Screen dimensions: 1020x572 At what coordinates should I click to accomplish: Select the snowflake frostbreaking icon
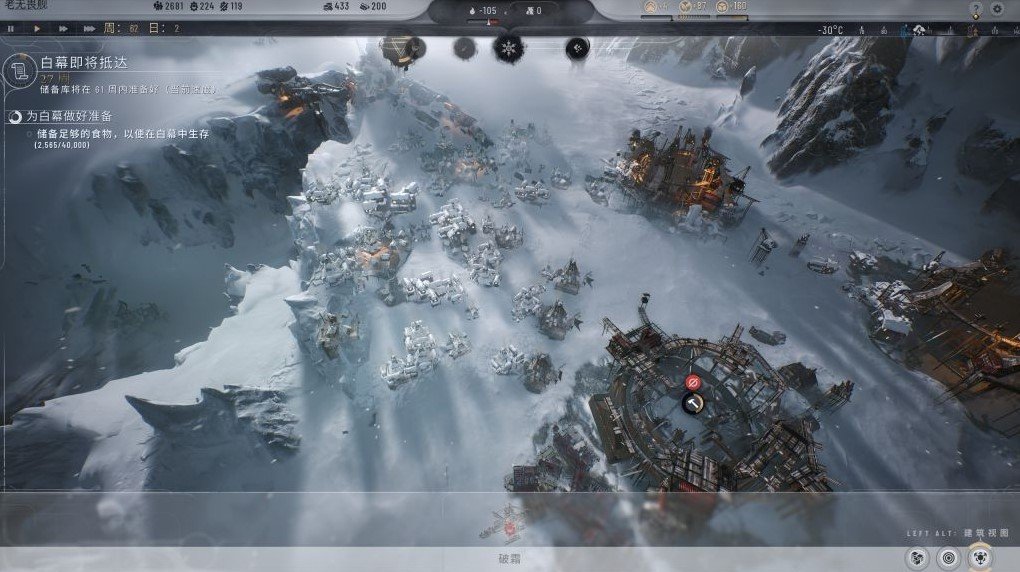click(509, 48)
